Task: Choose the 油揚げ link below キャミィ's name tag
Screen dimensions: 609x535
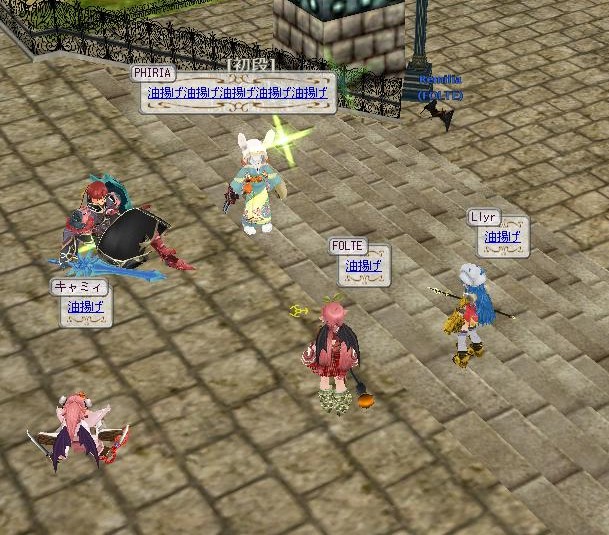Action: [85, 307]
